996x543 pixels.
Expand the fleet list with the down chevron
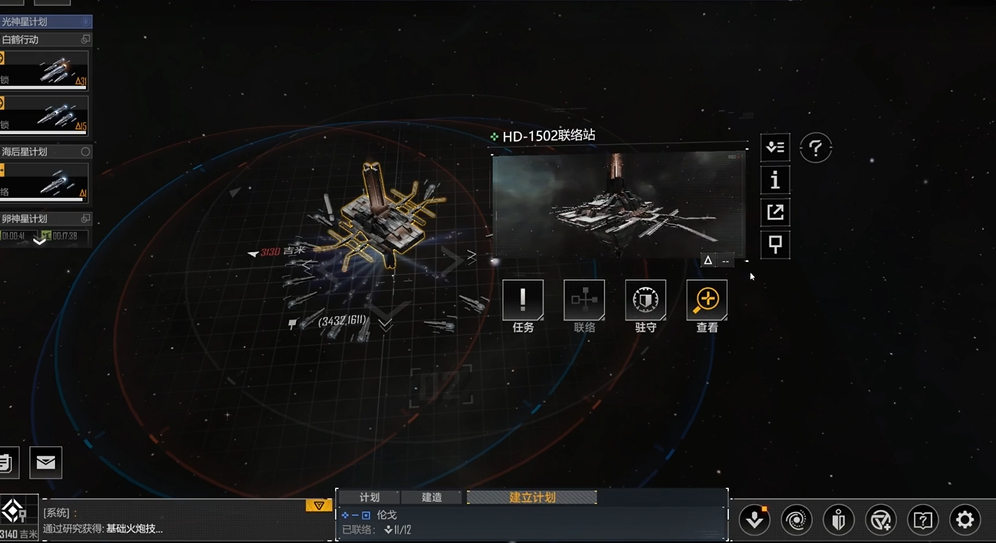point(40,241)
